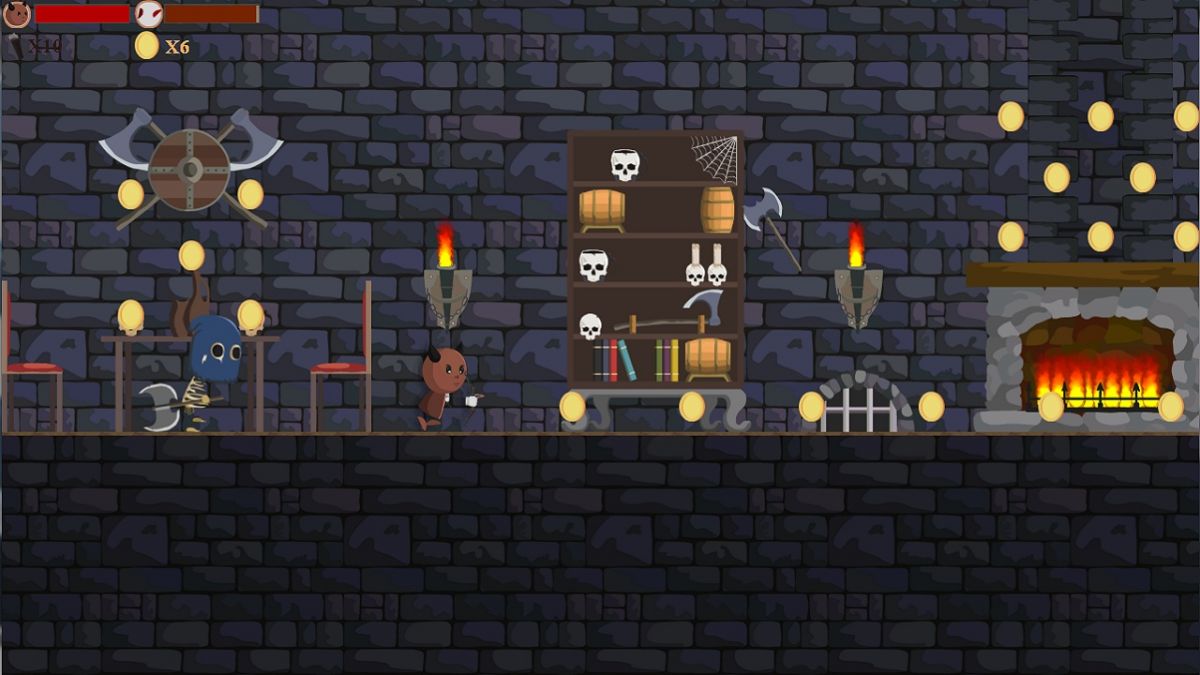Viewport: 1200px width, 675px height.
Task: Click the gold coin counter icon
Action: point(147,45)
